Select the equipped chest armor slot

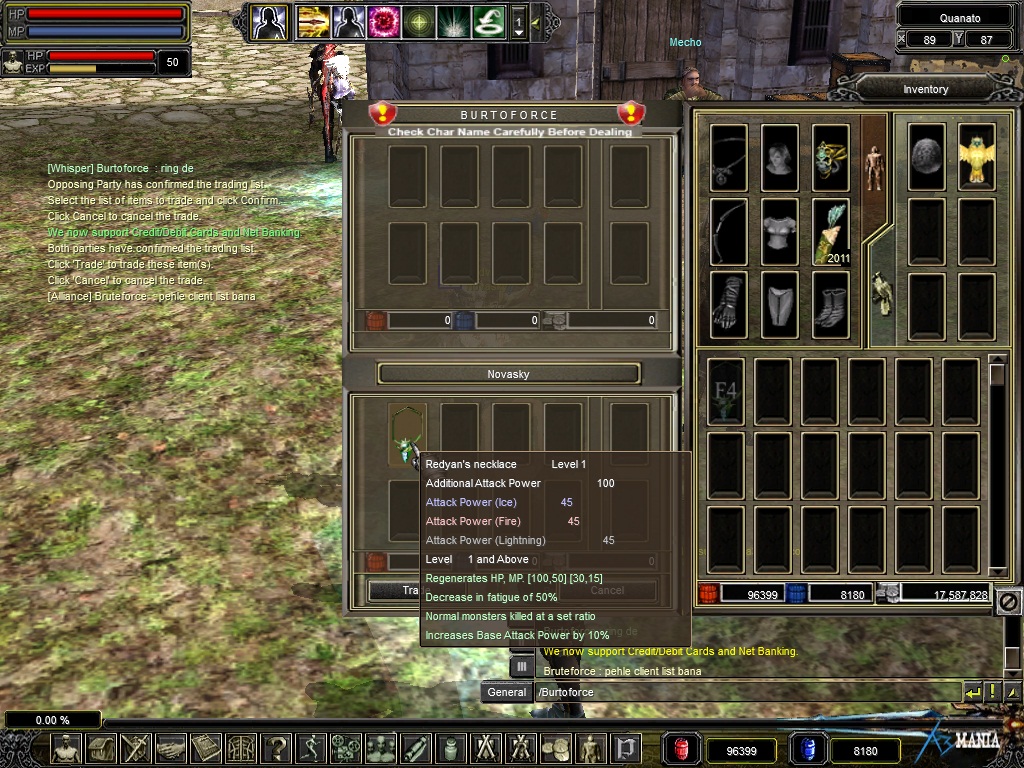pyautogui.click(x=780, y=232)
